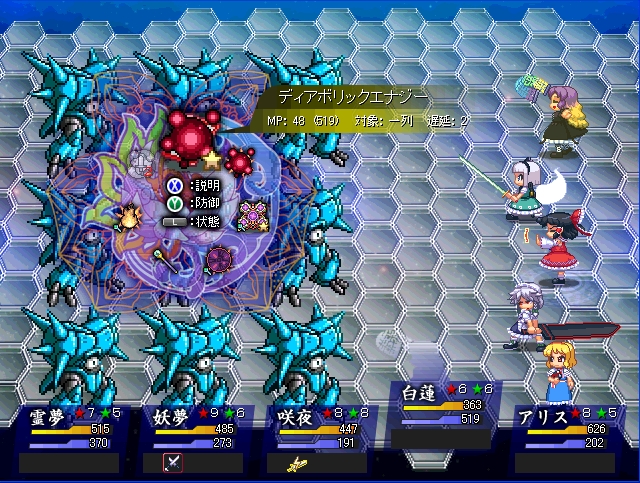Image resolution: width=640 pixels, height=483 pixels.
Task: Activate the flame skill icon
Action: click(x=128, y=216)
